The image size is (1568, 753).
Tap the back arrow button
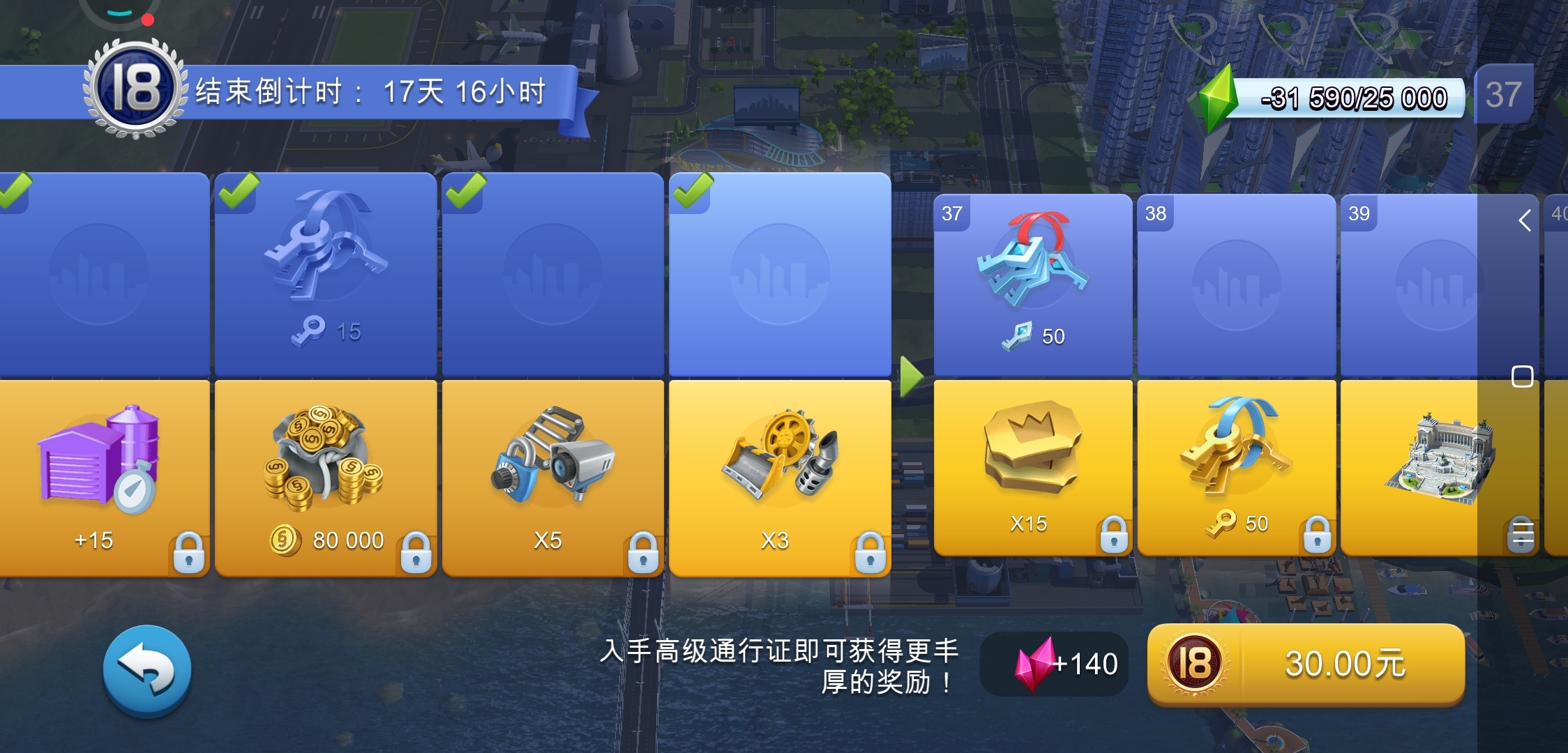[146, 668]
